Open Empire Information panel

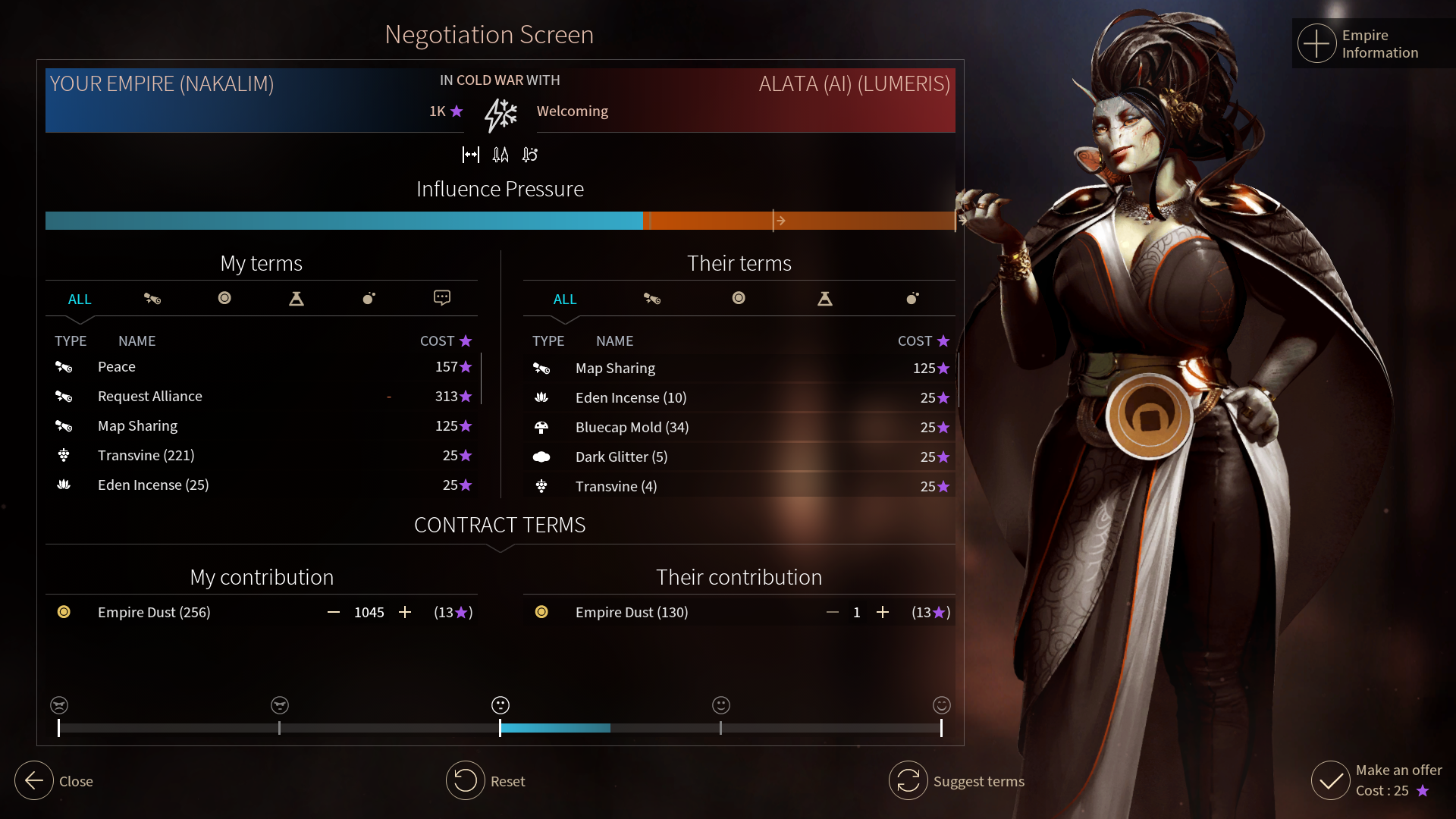[1317, 44]
